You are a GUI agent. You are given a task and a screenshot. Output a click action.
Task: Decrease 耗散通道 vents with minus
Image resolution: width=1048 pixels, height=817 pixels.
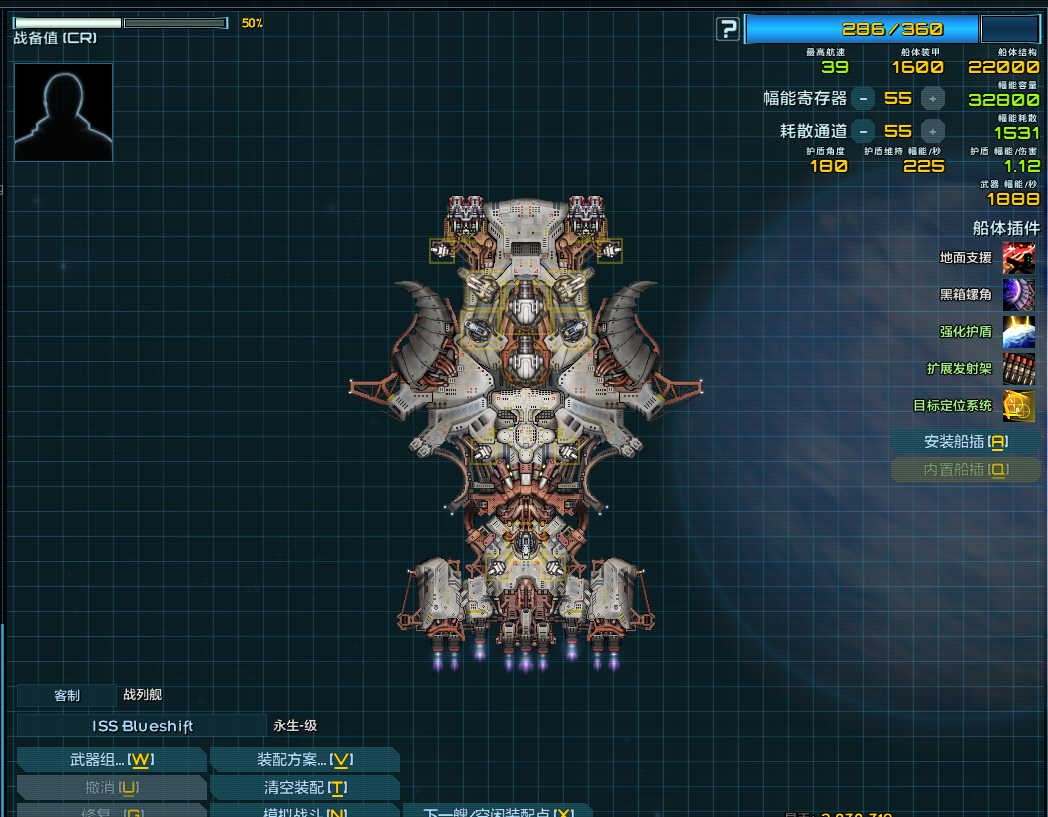[x=863, y=131]
